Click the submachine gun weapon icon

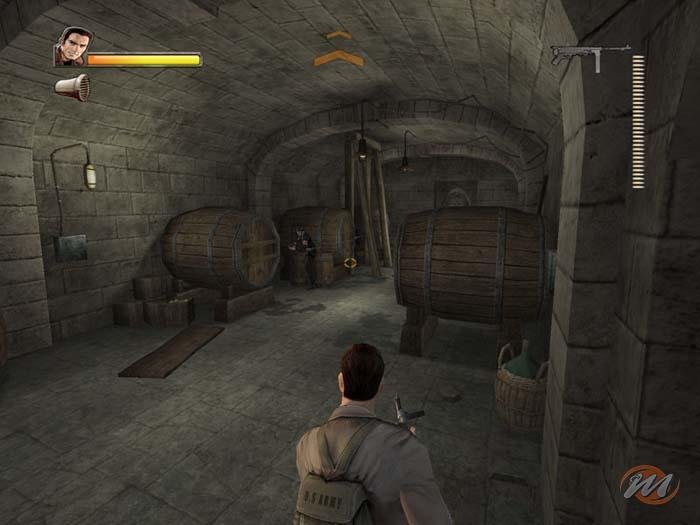pos(588,55)
